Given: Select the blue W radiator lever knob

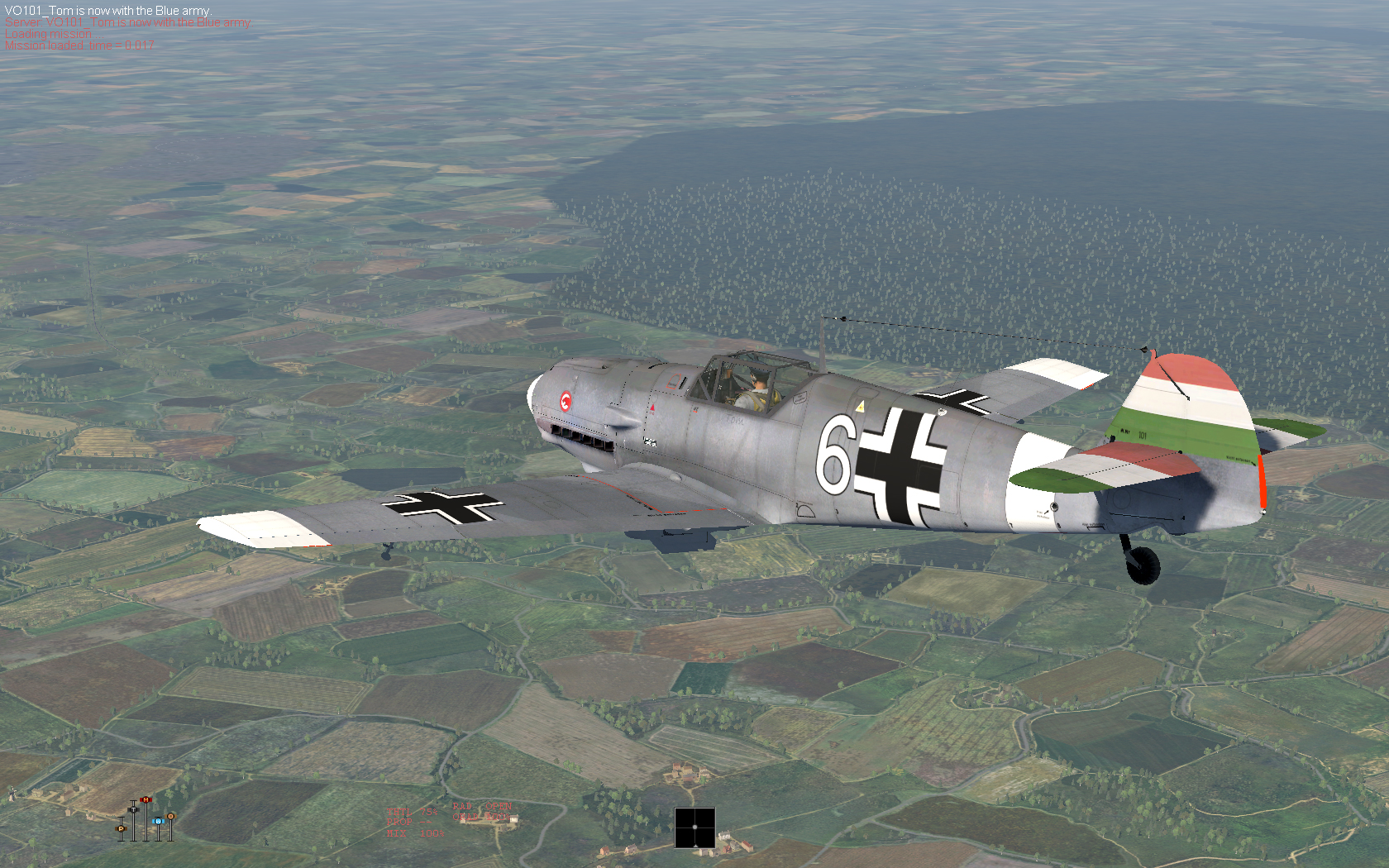Looking at the screenshot, I should click(158, 821).
